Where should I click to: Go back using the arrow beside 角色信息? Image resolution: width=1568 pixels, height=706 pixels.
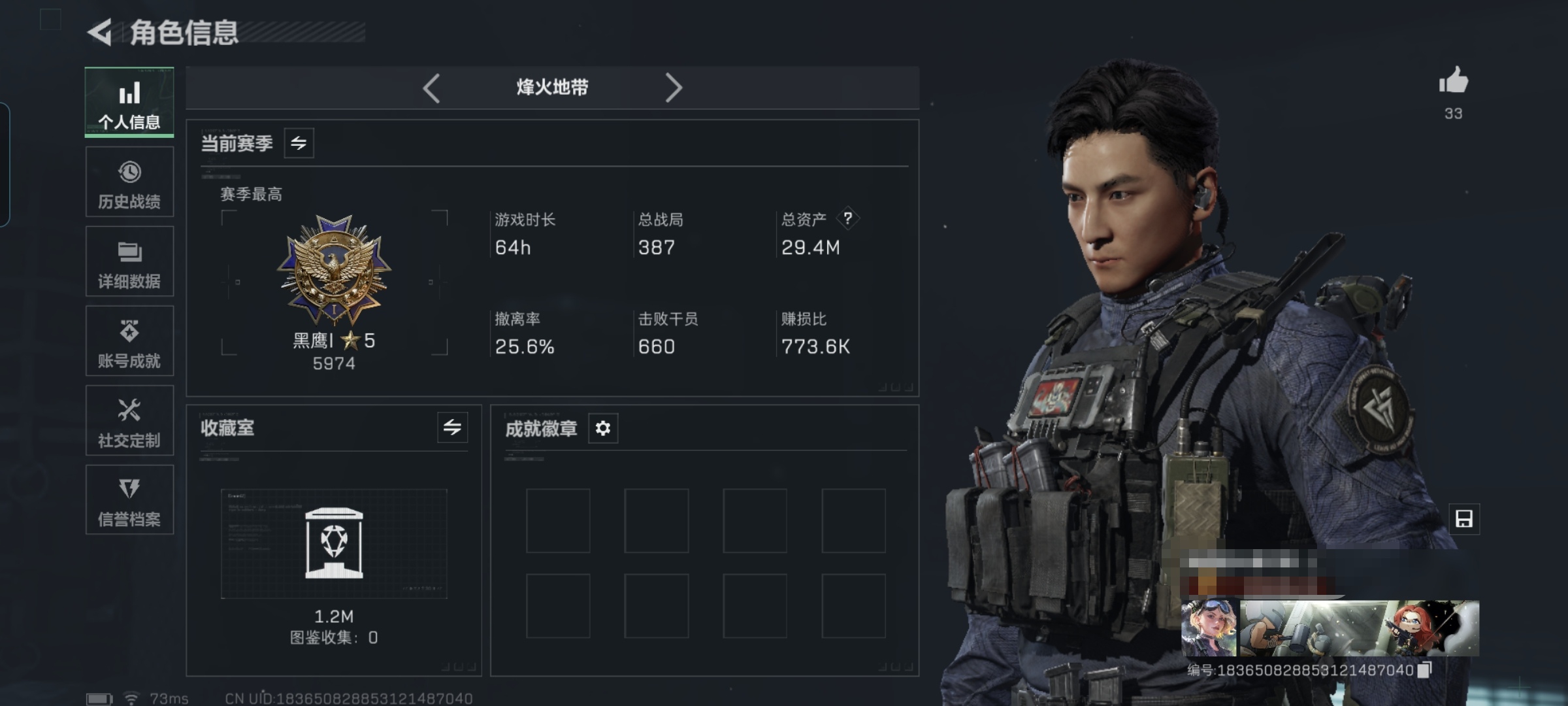[x=100, y=32]
